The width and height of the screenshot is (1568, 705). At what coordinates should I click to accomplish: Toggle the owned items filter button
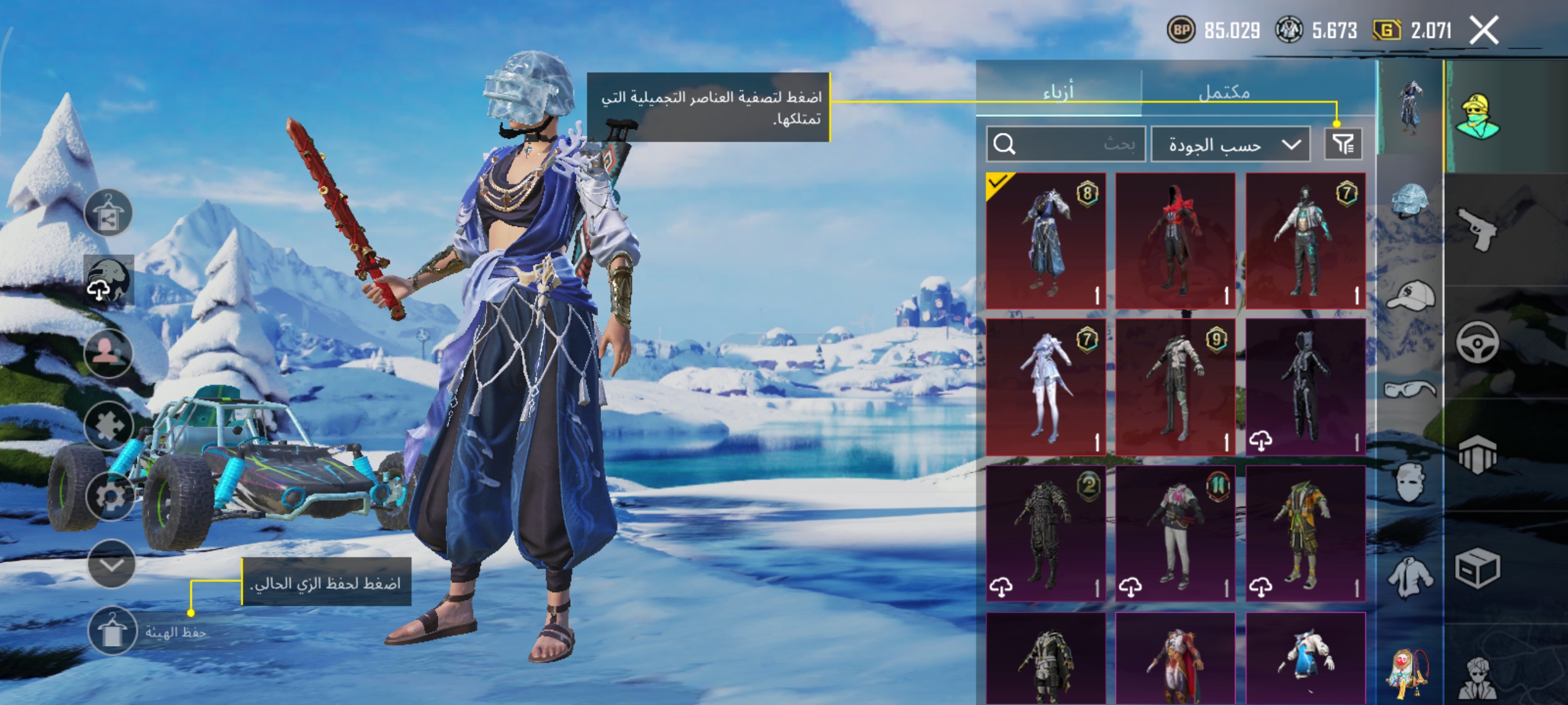[x=1343, y=144]
